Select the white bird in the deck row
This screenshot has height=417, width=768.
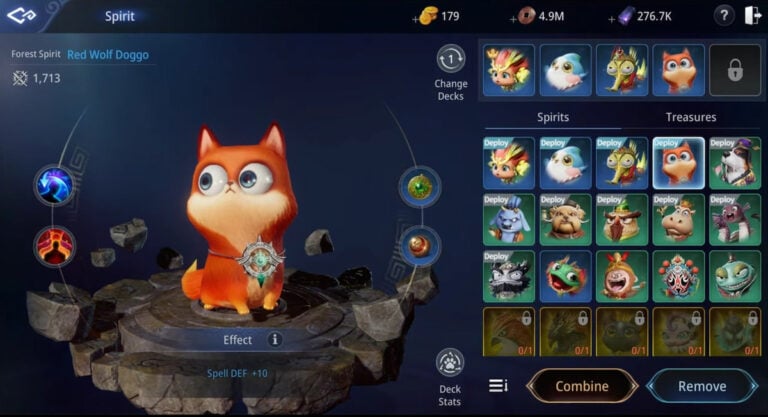pos(566,70)
